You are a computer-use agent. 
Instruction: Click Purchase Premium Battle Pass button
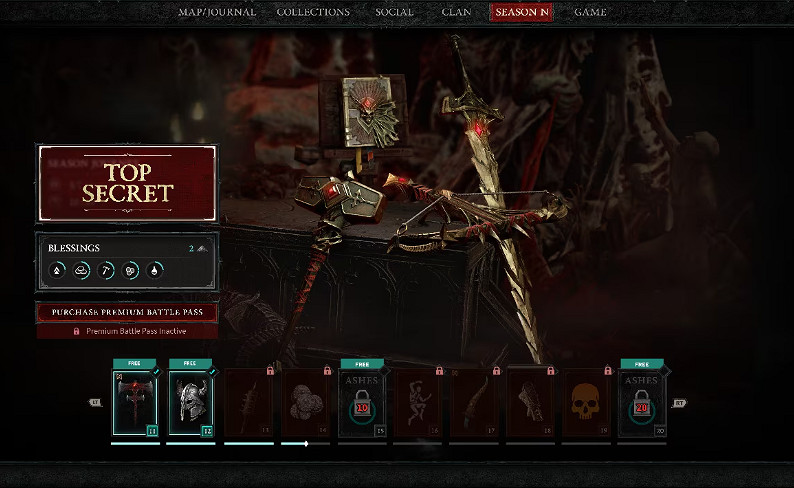click(127, 312)
